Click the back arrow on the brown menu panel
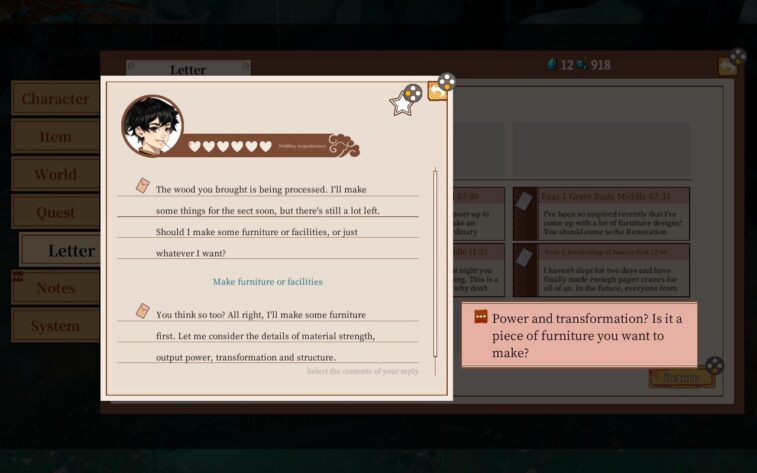This screenshot has height=473, width=757. (727, 67)
